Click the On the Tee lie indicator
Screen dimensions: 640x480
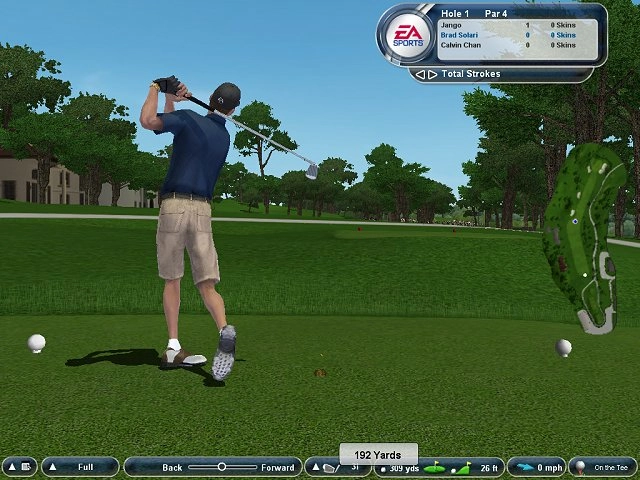(x=602, y=467)
